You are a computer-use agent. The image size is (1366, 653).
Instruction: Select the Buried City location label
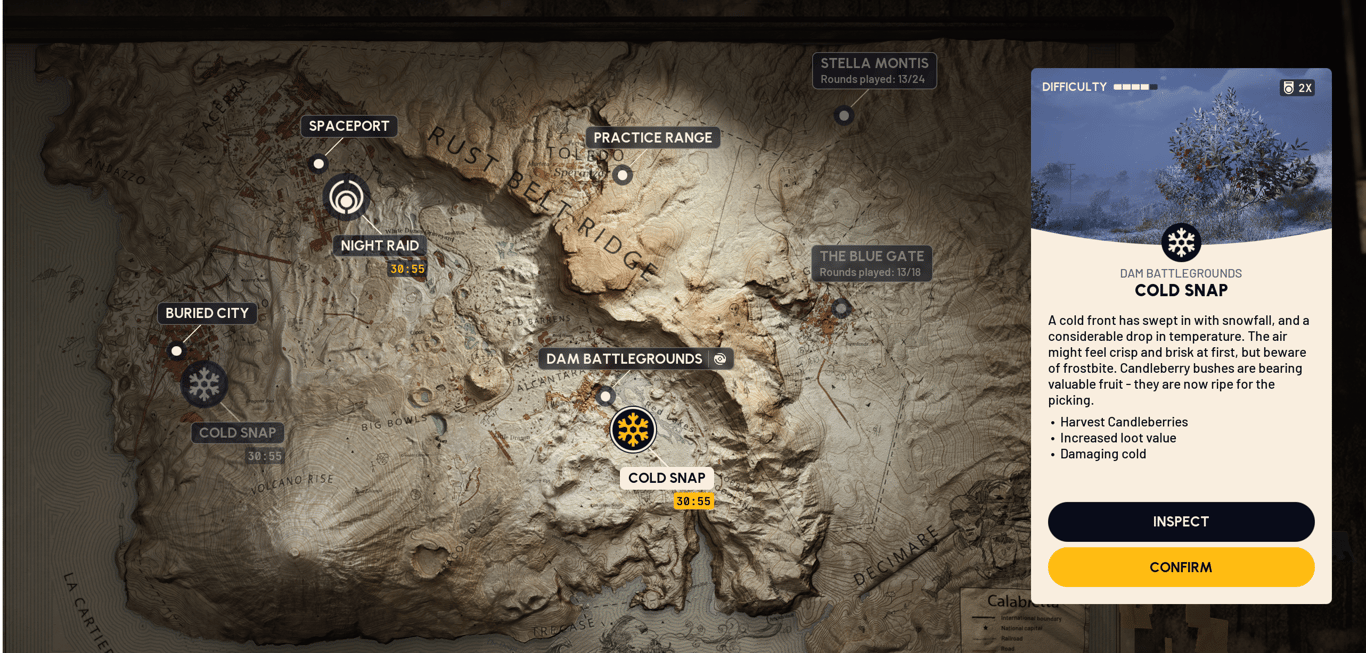pyautogui.click(x=207, y=313)
